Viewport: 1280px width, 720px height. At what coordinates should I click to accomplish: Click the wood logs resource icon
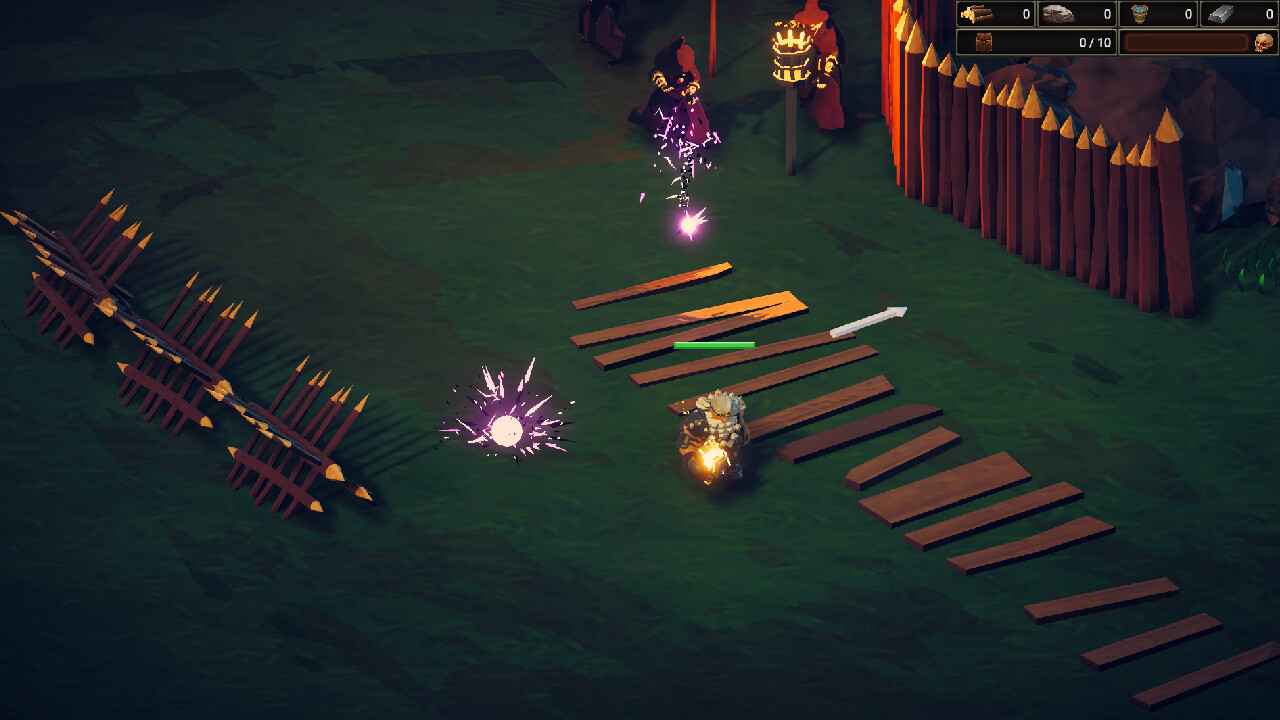(978, 12)
